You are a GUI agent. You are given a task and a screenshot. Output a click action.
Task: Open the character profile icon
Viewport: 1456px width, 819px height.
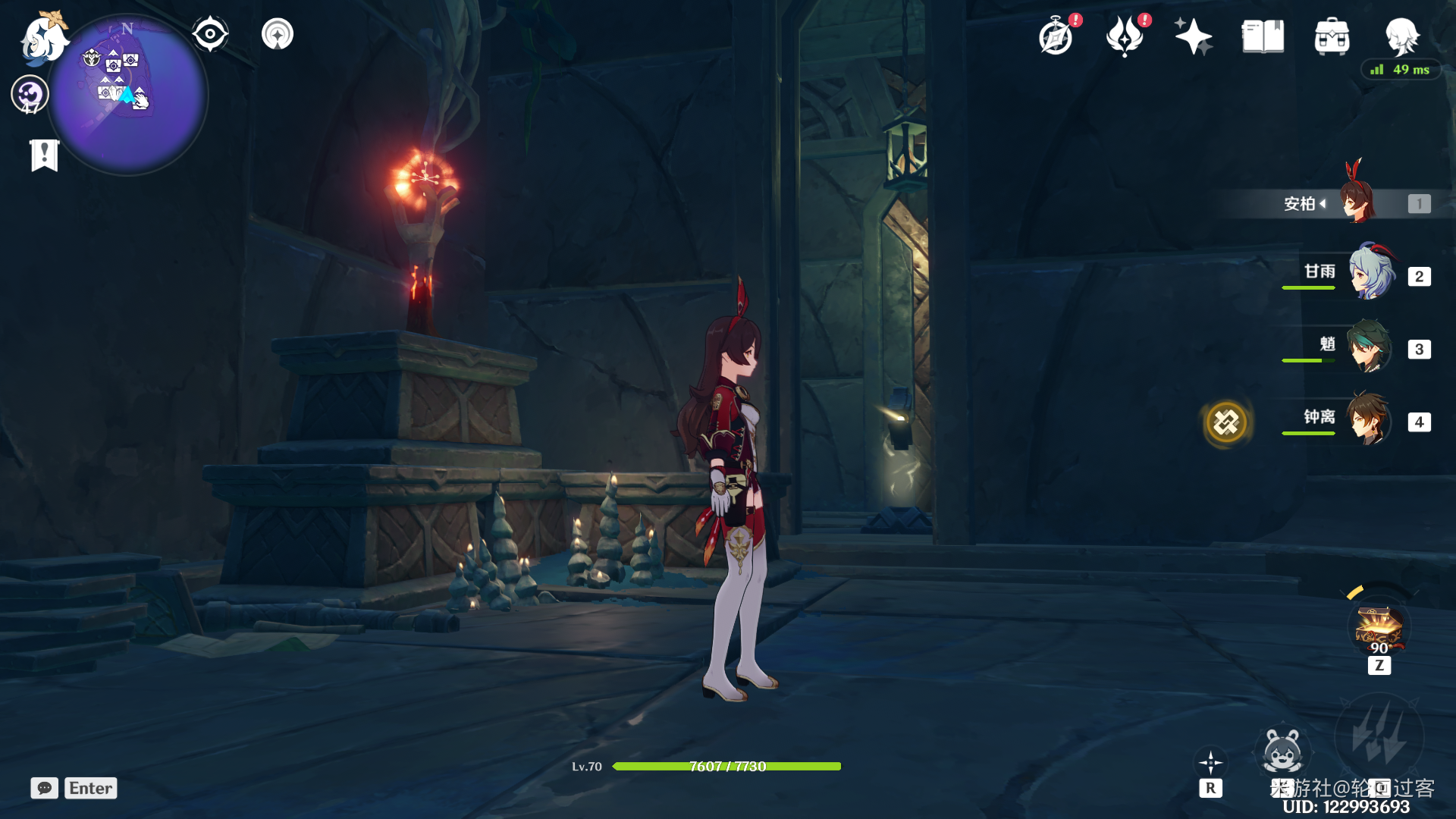coord(1401,35)
